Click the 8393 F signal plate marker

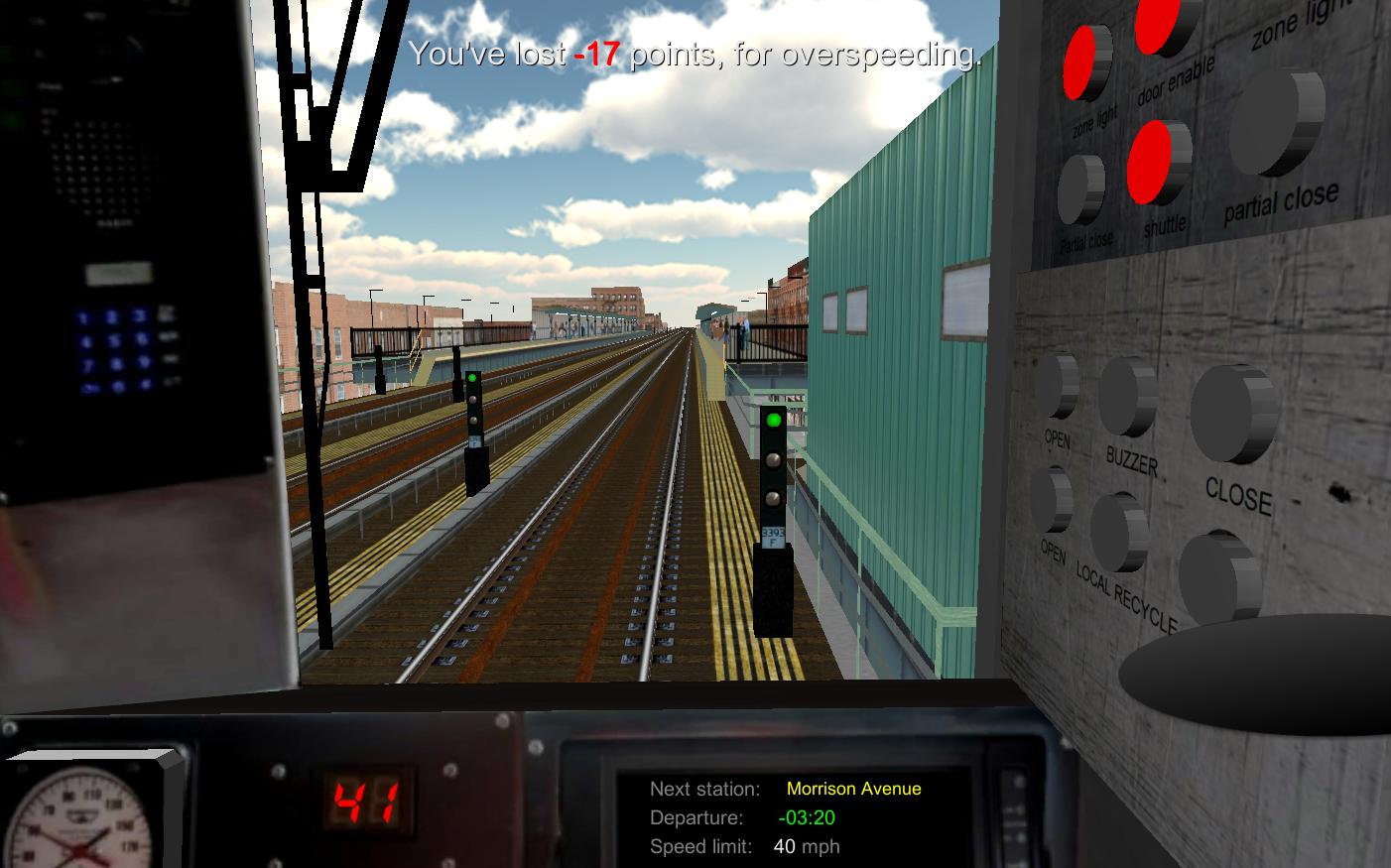coord(773,536)
